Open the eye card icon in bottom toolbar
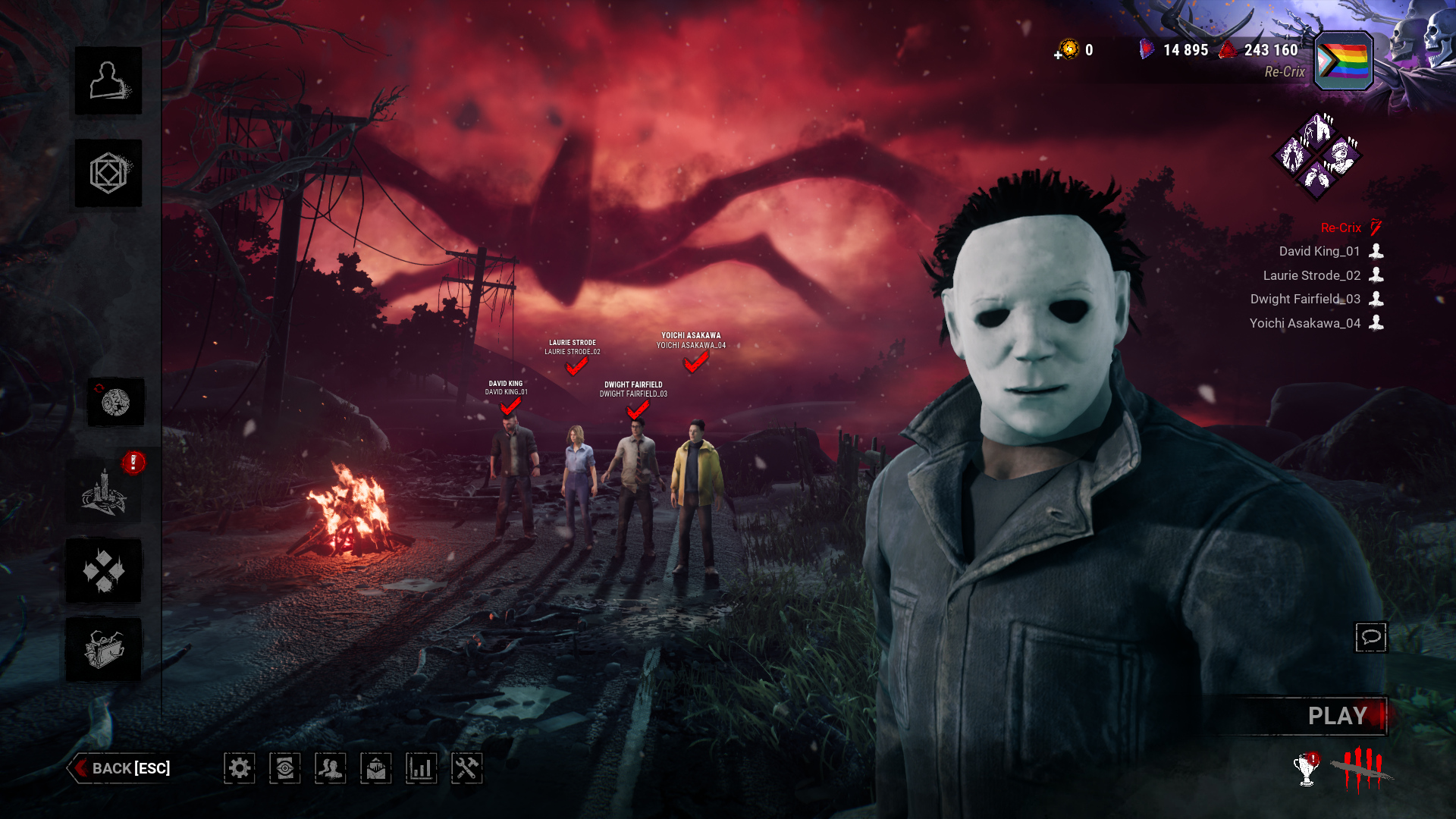Screen dimensions: 1456x819 tap(285, 768)
